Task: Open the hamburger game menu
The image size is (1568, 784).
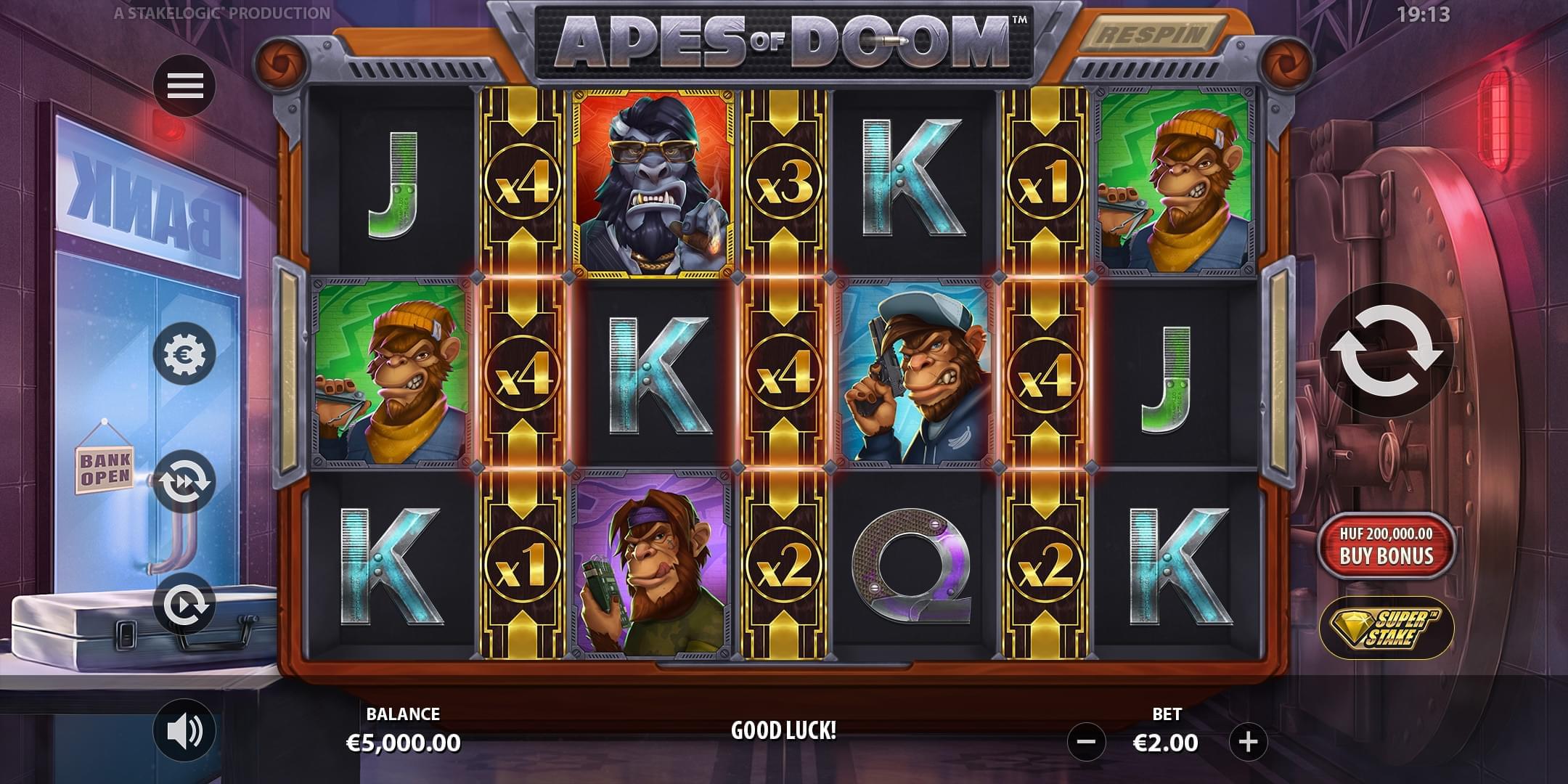Action: coord(187,85)
